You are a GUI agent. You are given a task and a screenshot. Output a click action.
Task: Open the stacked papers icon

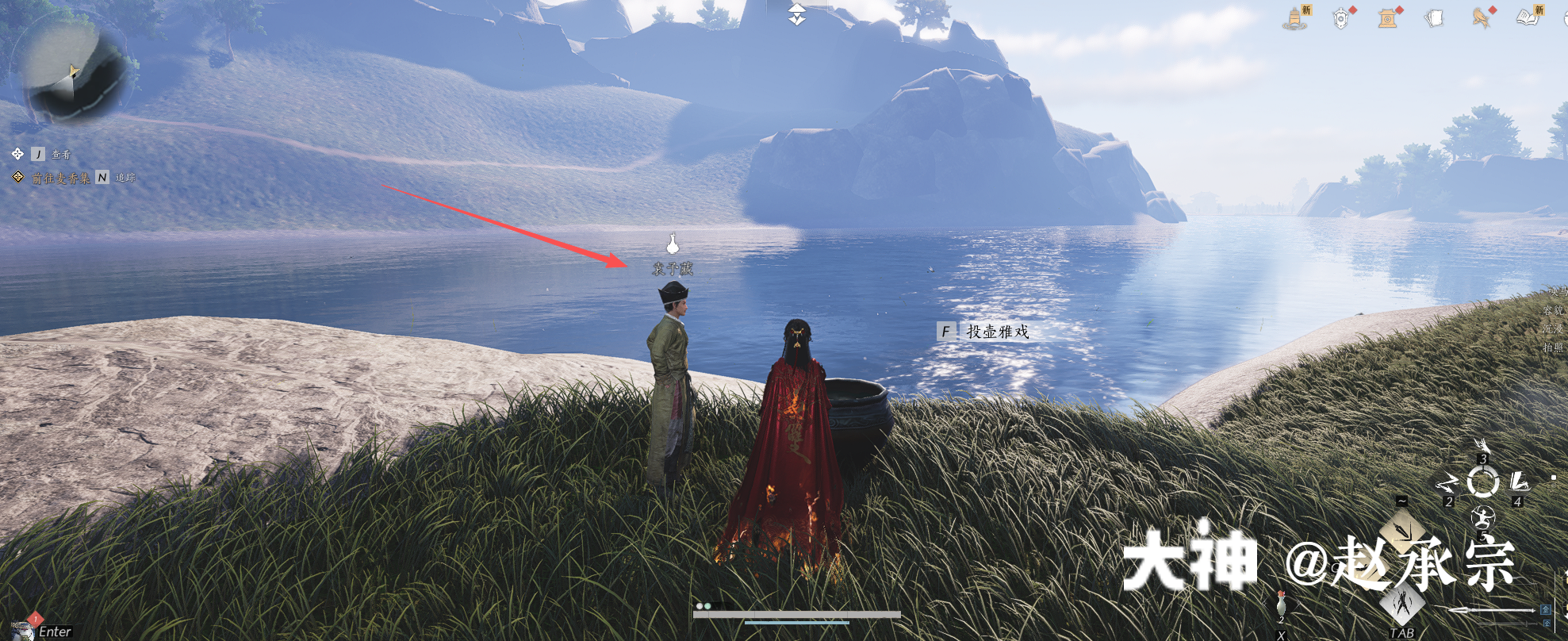point(1434,17)
